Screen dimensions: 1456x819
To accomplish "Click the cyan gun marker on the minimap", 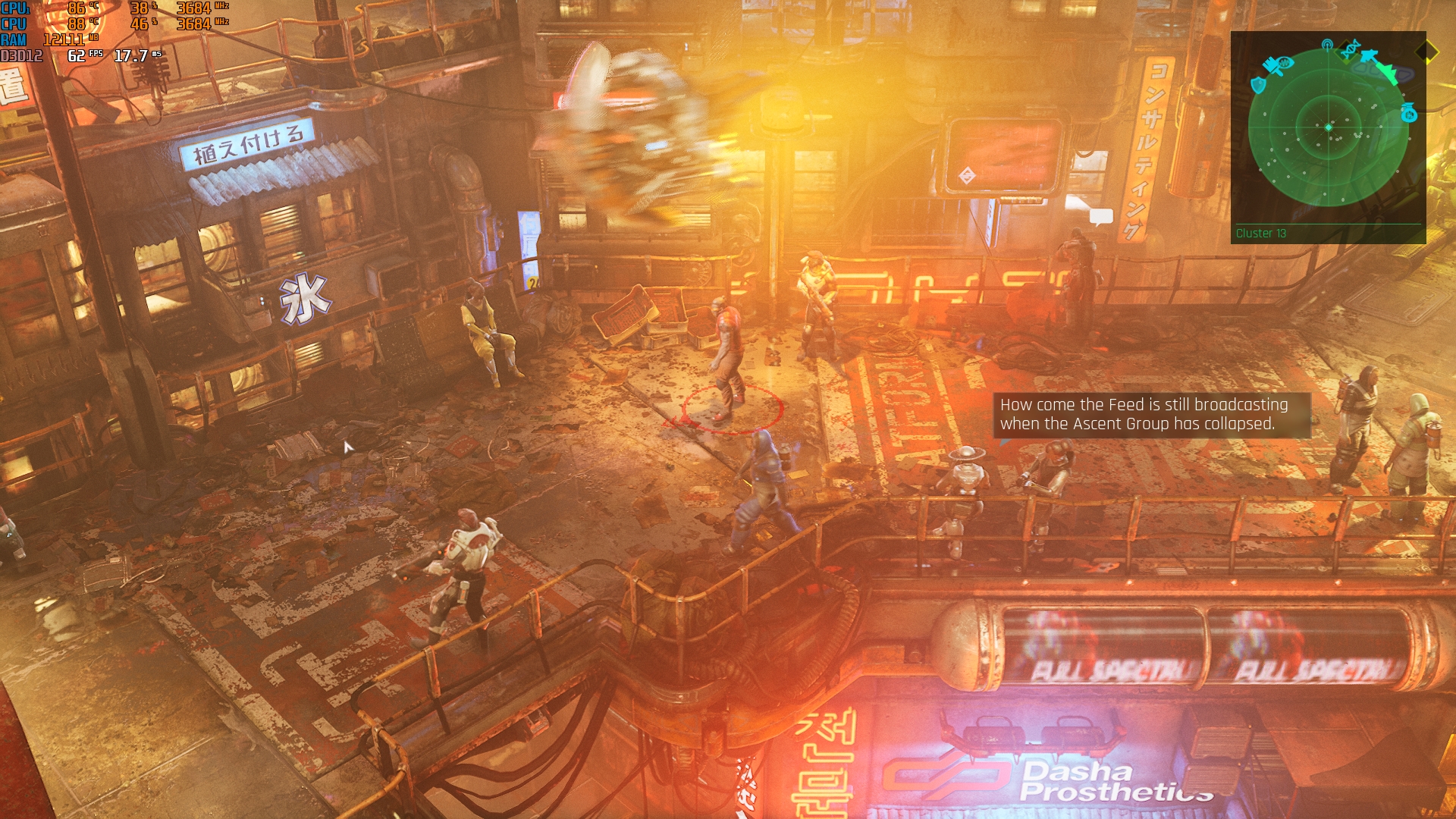I will [1369, 55].
